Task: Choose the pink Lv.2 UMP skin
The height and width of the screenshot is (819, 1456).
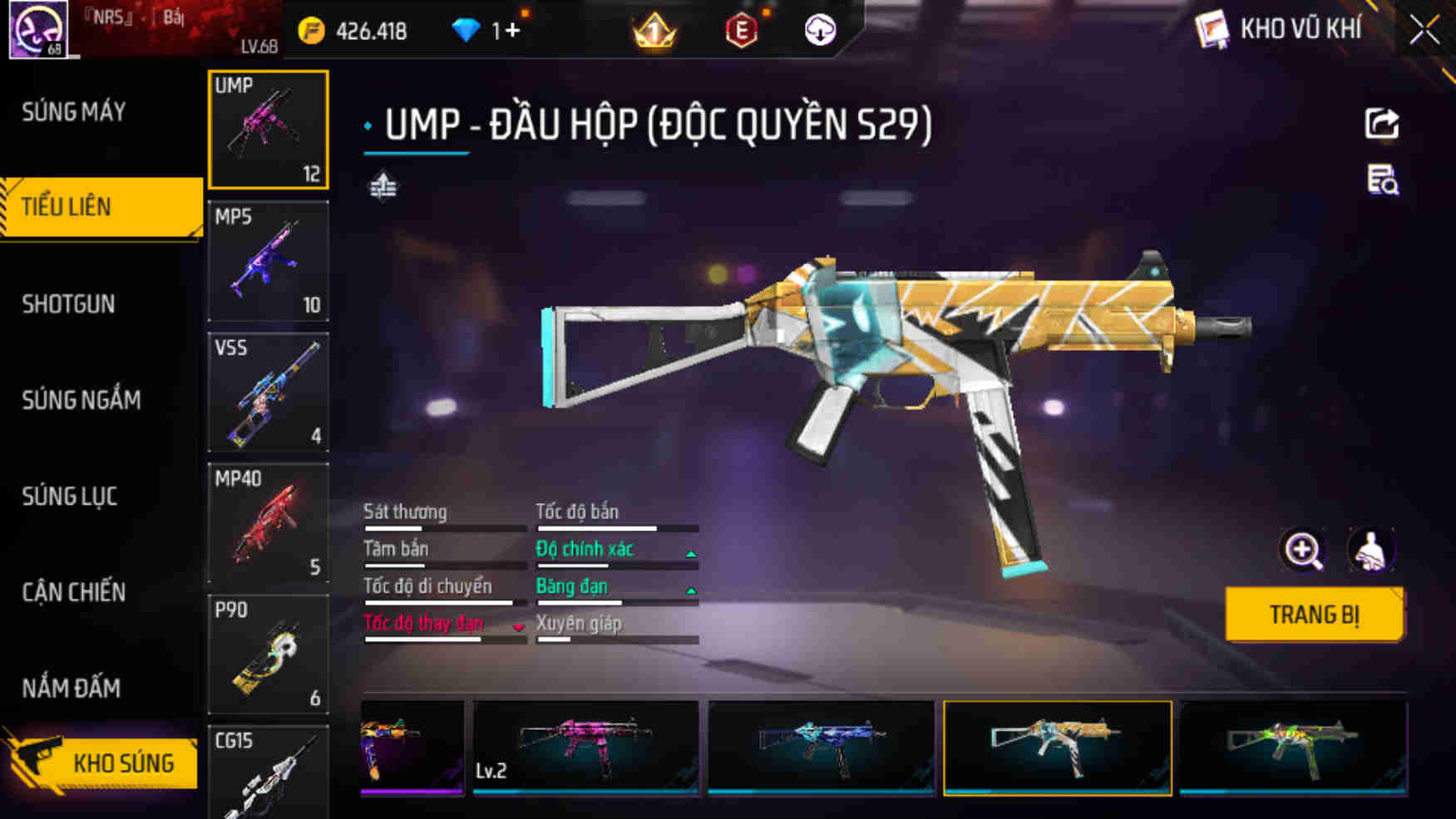Action: (x=585, y=747)
